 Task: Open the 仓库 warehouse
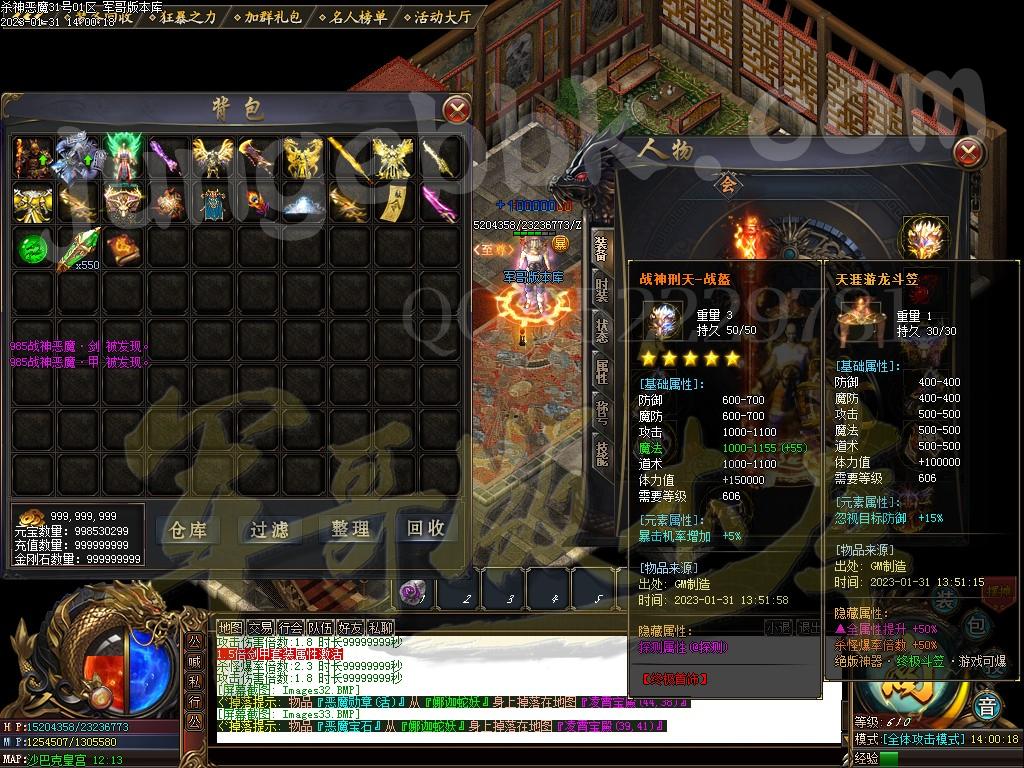[x=188, y=530]
